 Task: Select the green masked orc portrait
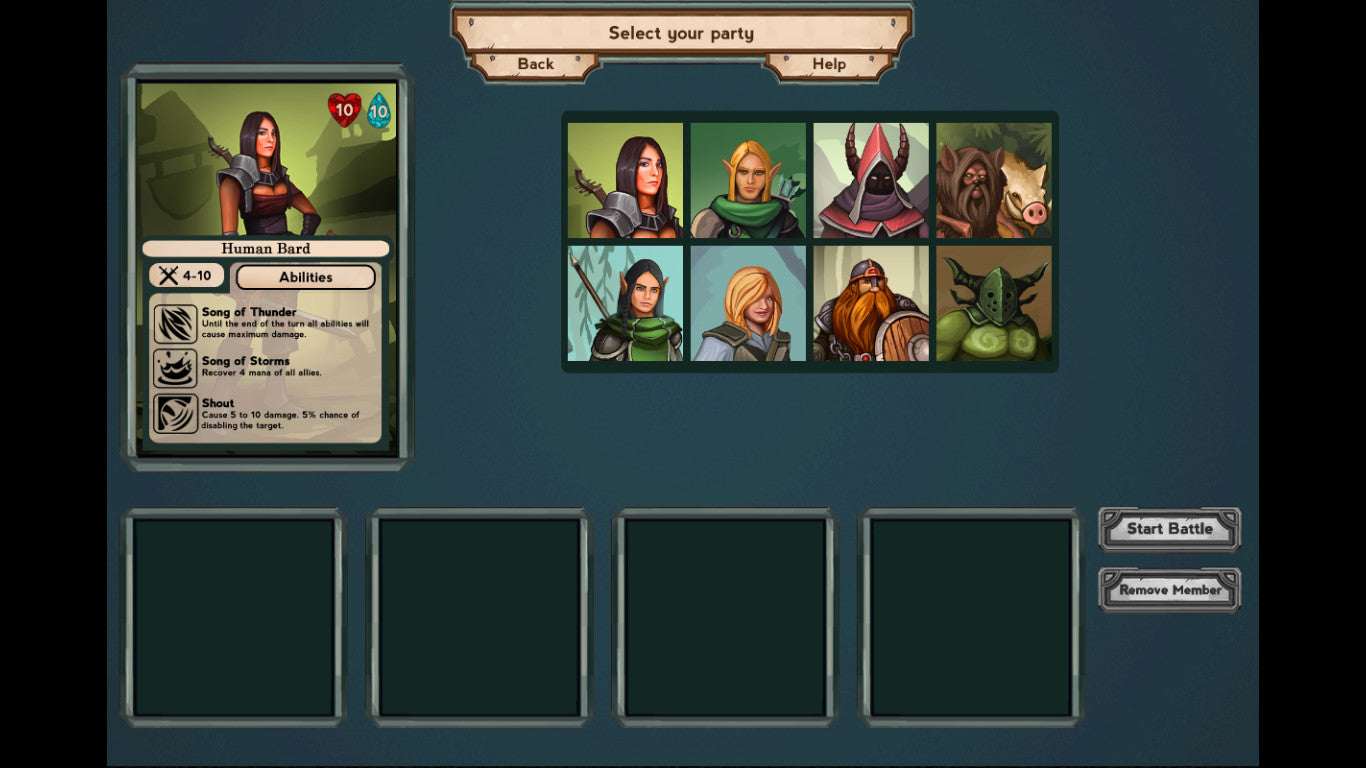tap(994, 303)
